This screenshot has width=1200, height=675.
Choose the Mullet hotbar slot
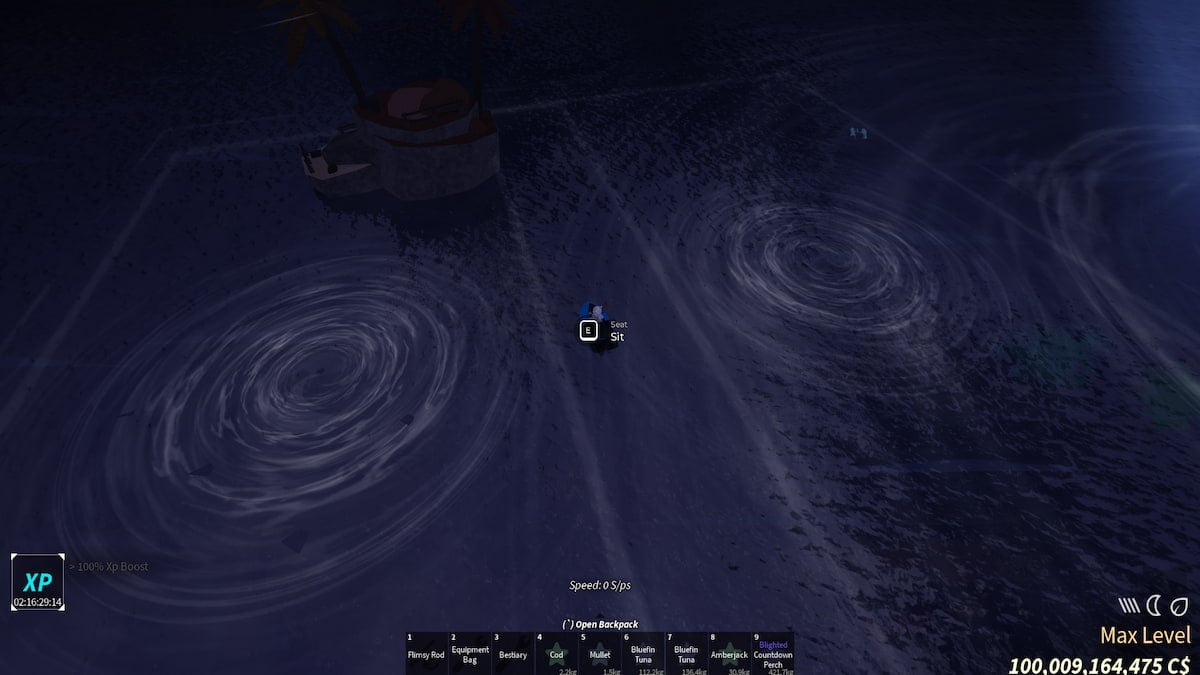point(600,654)
